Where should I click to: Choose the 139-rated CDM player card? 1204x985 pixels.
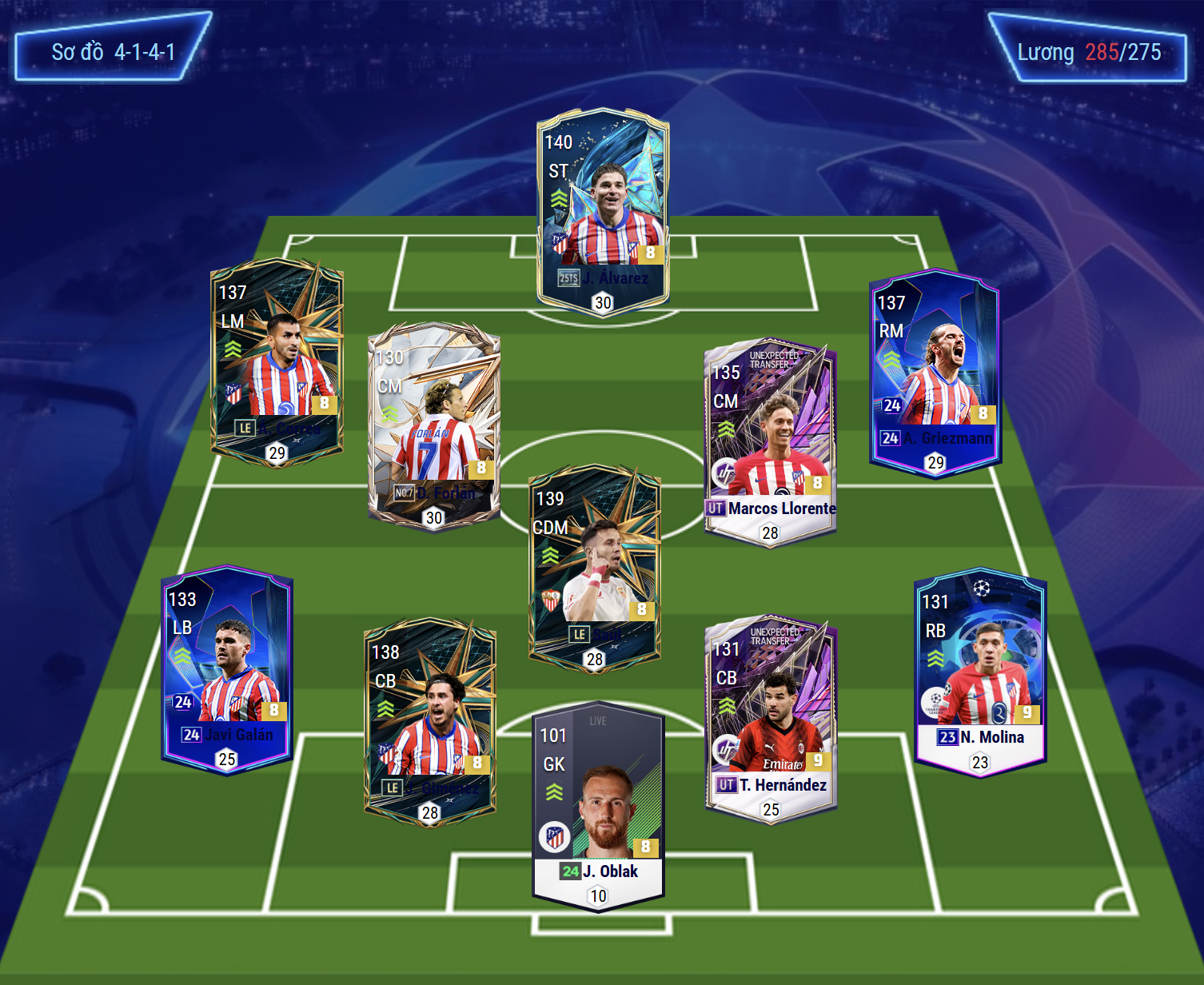click(x=595, y=568)
